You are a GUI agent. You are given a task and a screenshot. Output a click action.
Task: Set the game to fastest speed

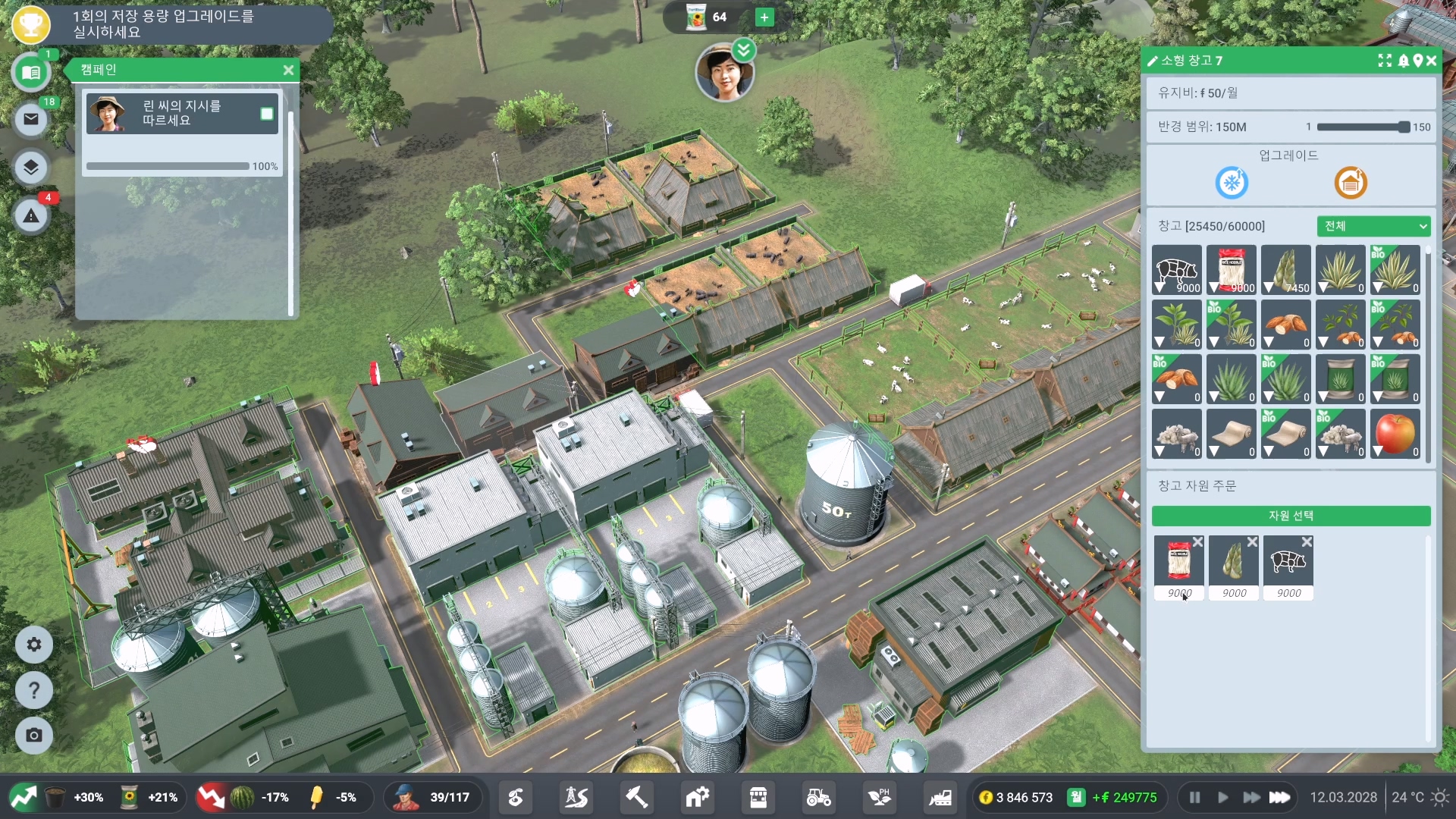coord(1280,797)
